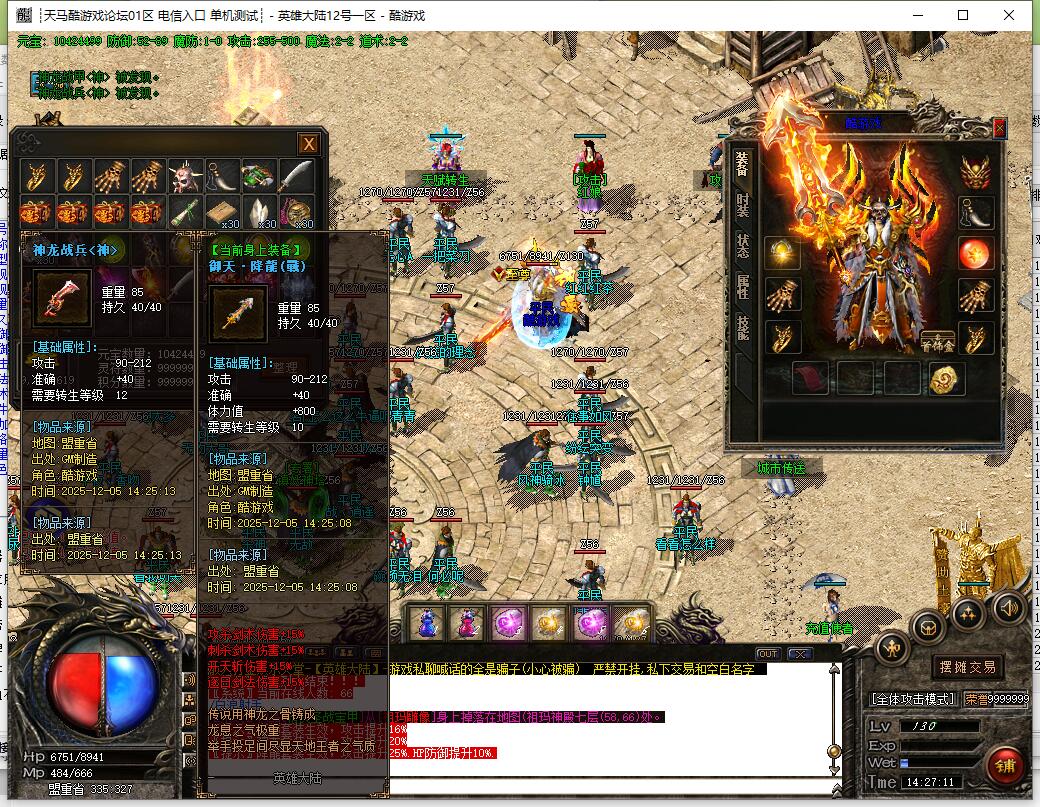Screen dimensions: 1040x807
Task: Open the round red 铺 shop button
Action: tap(1004, 766)
